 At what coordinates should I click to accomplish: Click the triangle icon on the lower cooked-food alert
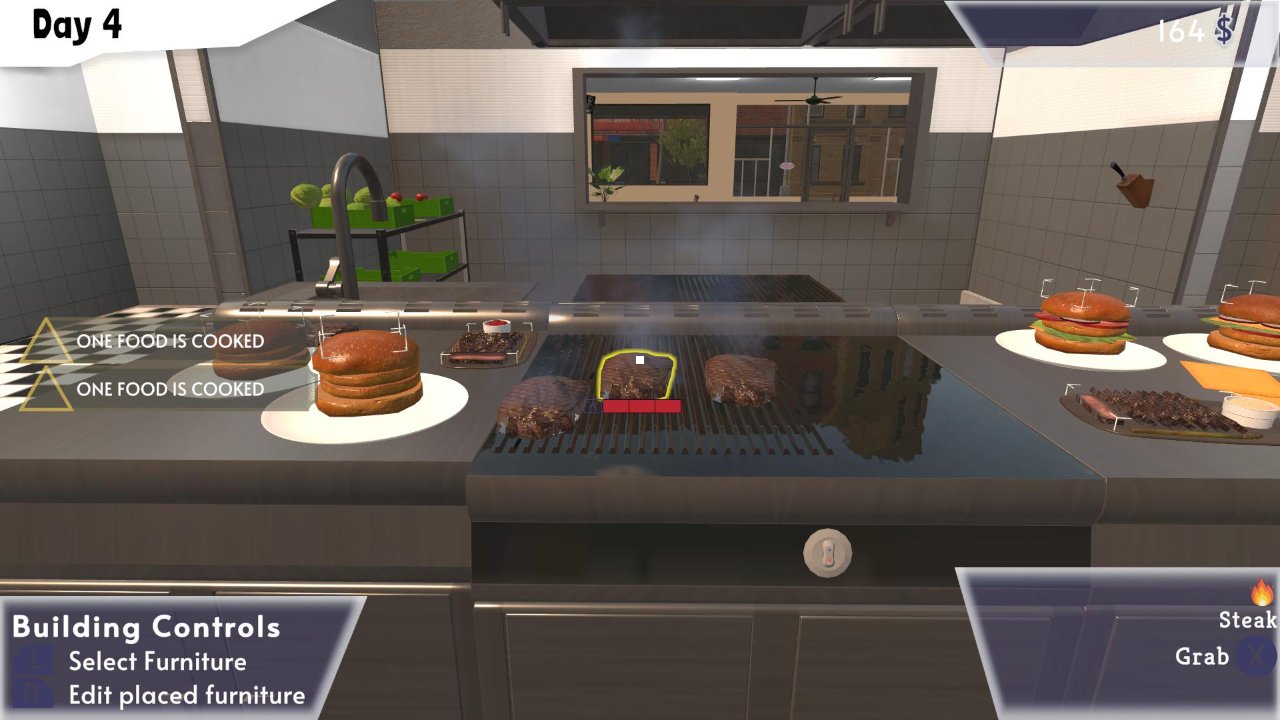[47, 389]
